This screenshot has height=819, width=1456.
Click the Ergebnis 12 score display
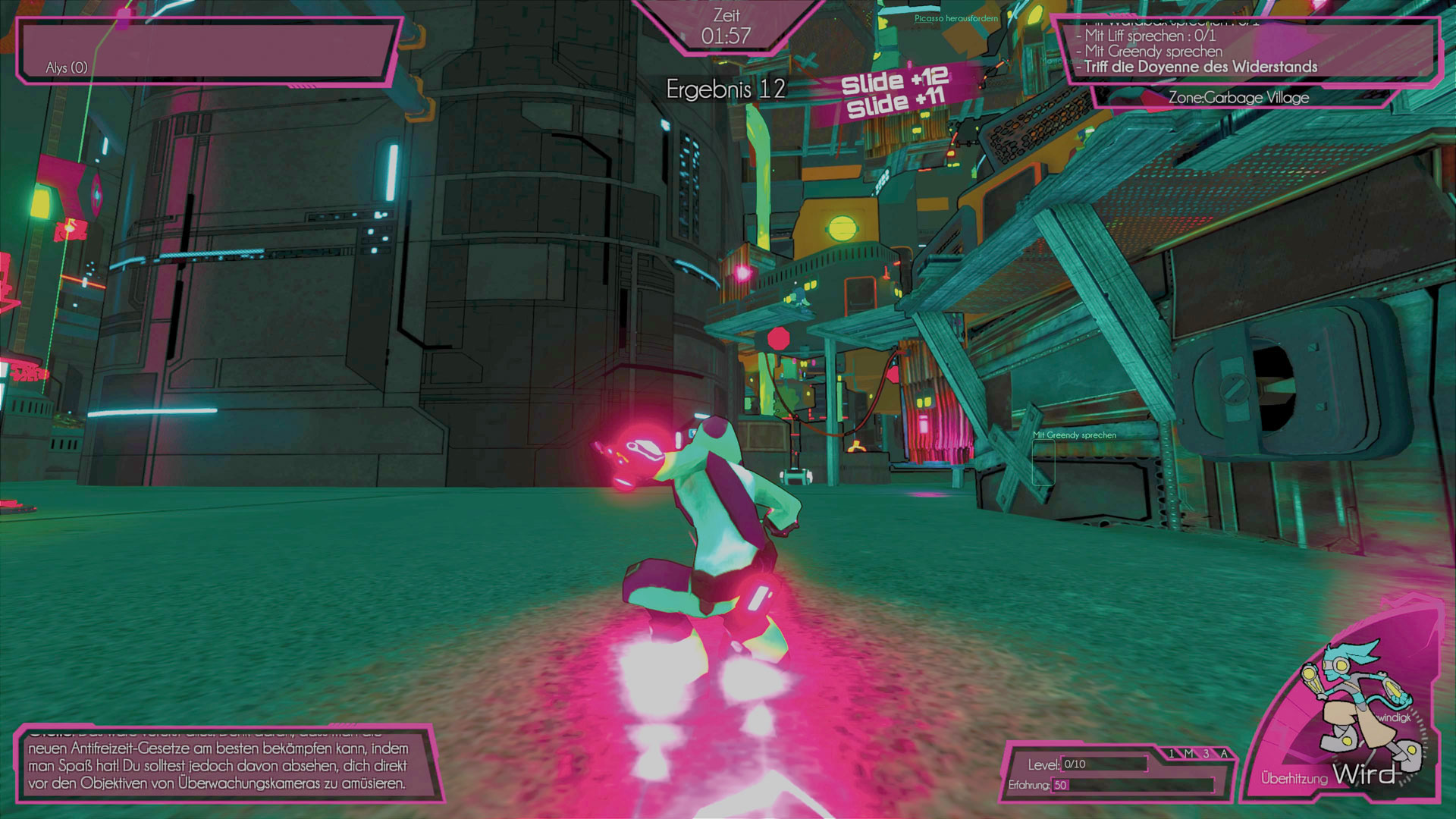[x=725, y=89]
